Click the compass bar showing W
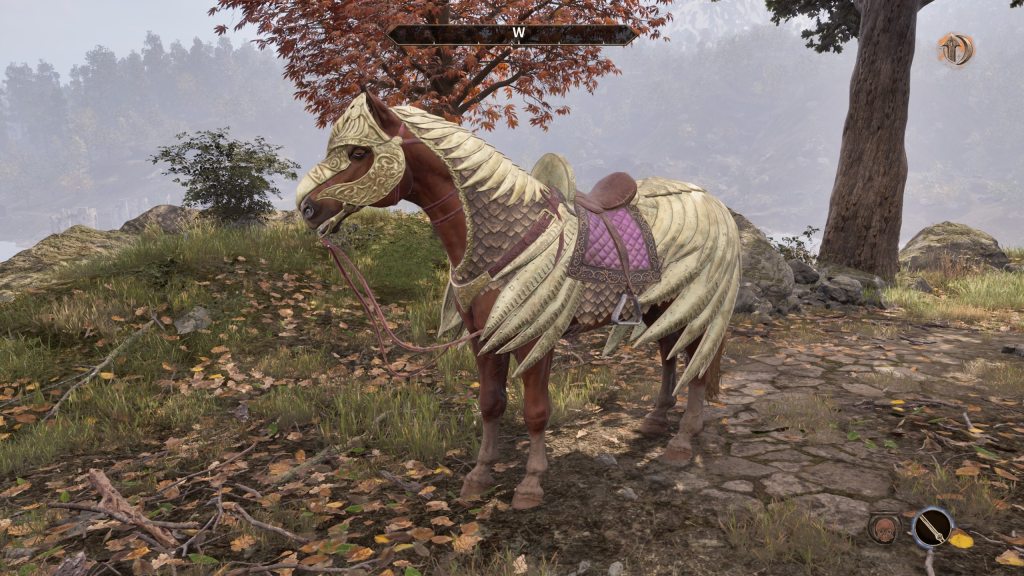Viewport: 1024px width, 576px height. coord(512,34)
